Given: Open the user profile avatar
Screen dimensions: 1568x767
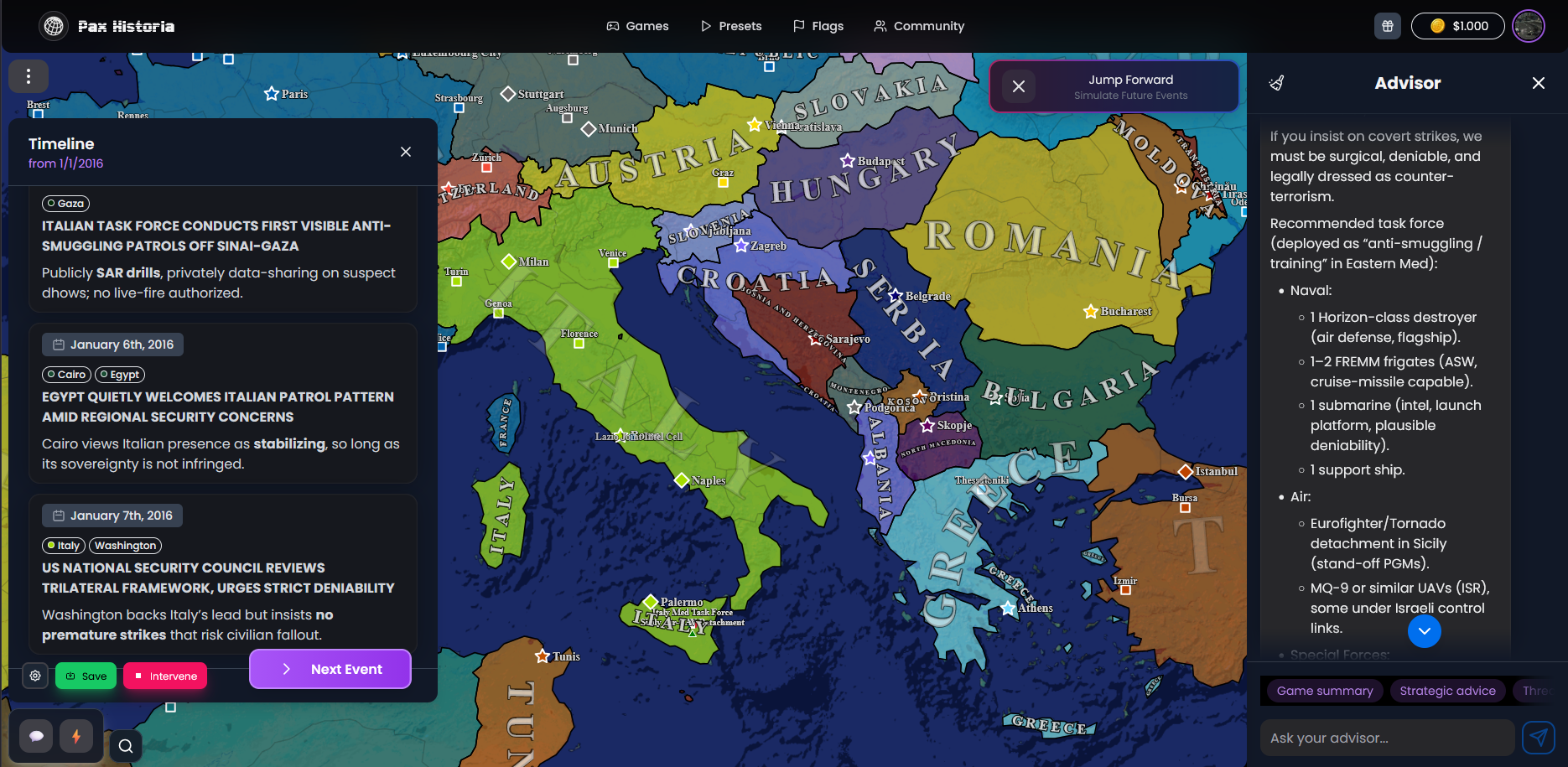Looking at the screenshot, I should (1529, 26).
